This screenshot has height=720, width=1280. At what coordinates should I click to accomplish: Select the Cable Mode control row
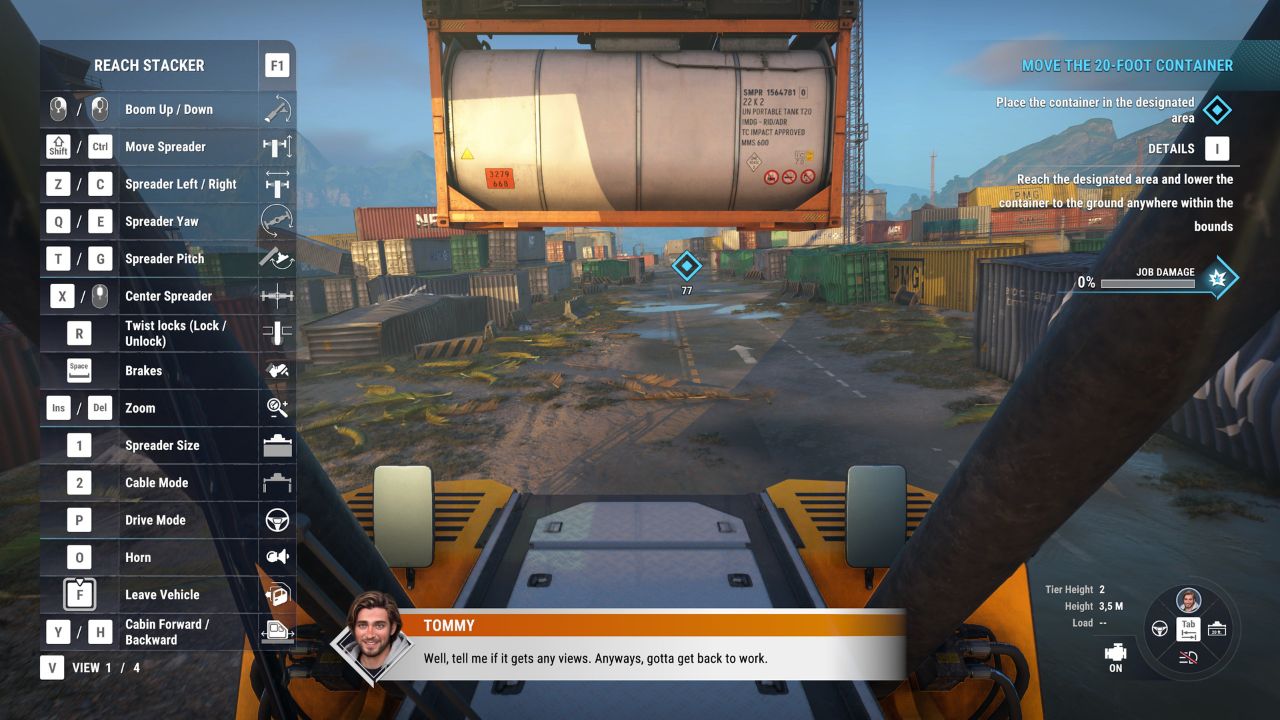[x=168, y=483]
